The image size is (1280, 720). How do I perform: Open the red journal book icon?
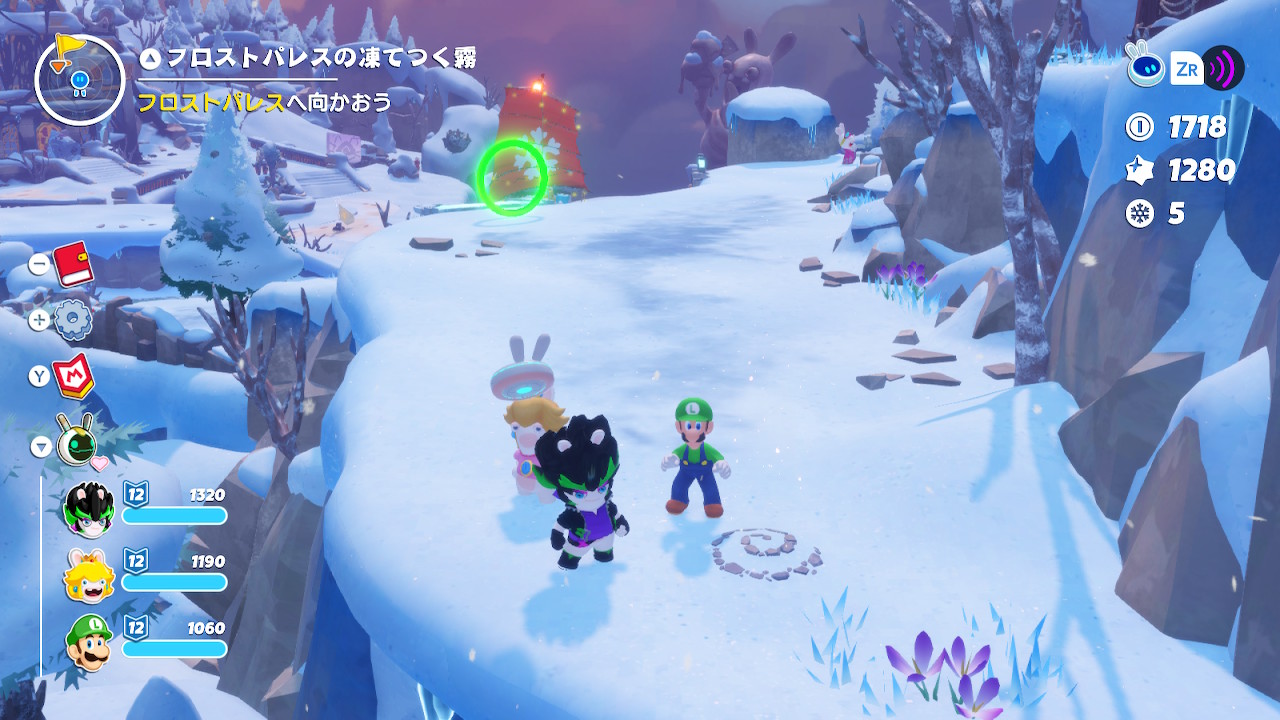(72, 264)
